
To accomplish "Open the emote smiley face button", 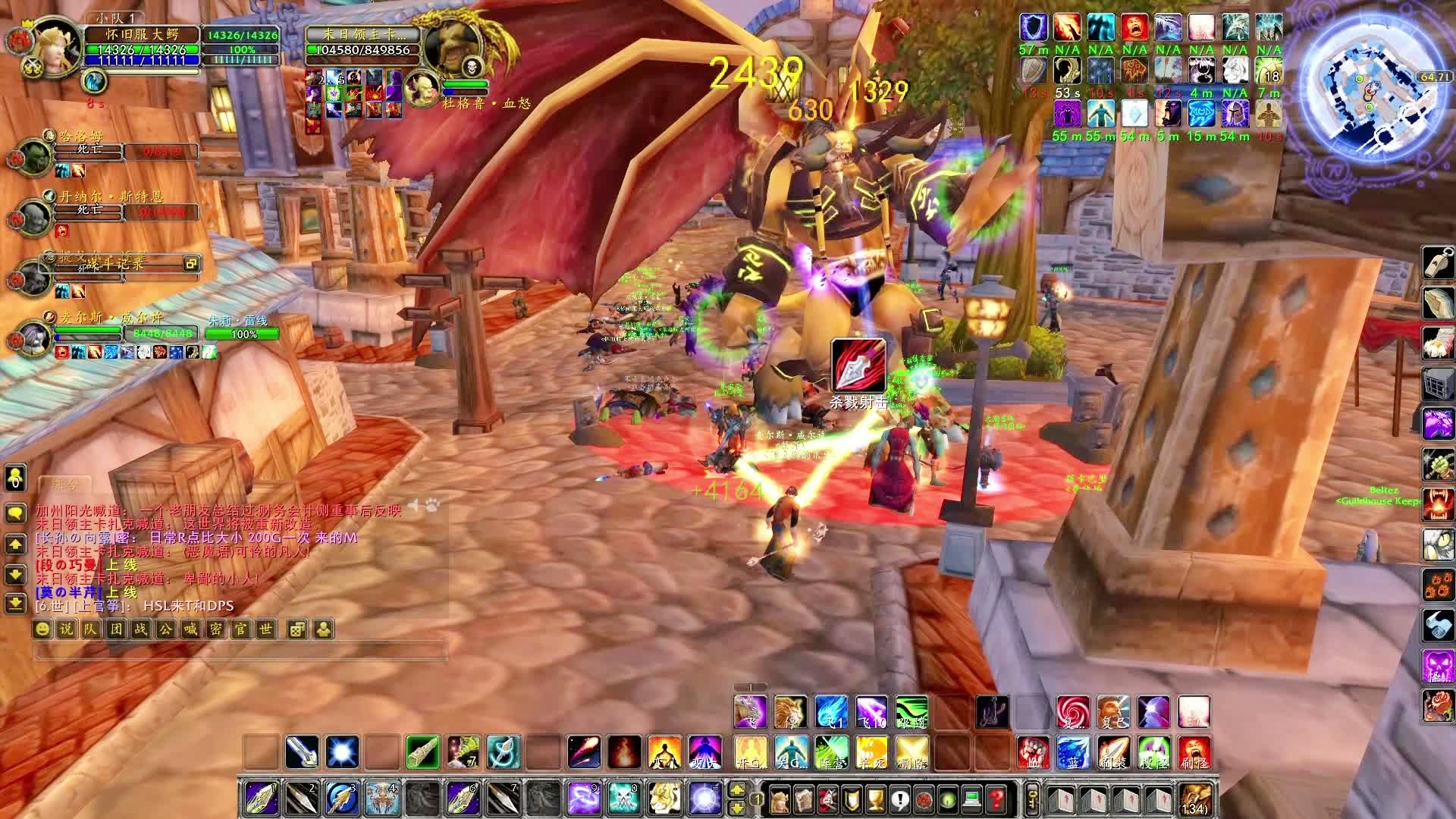I will click(43, 629).
